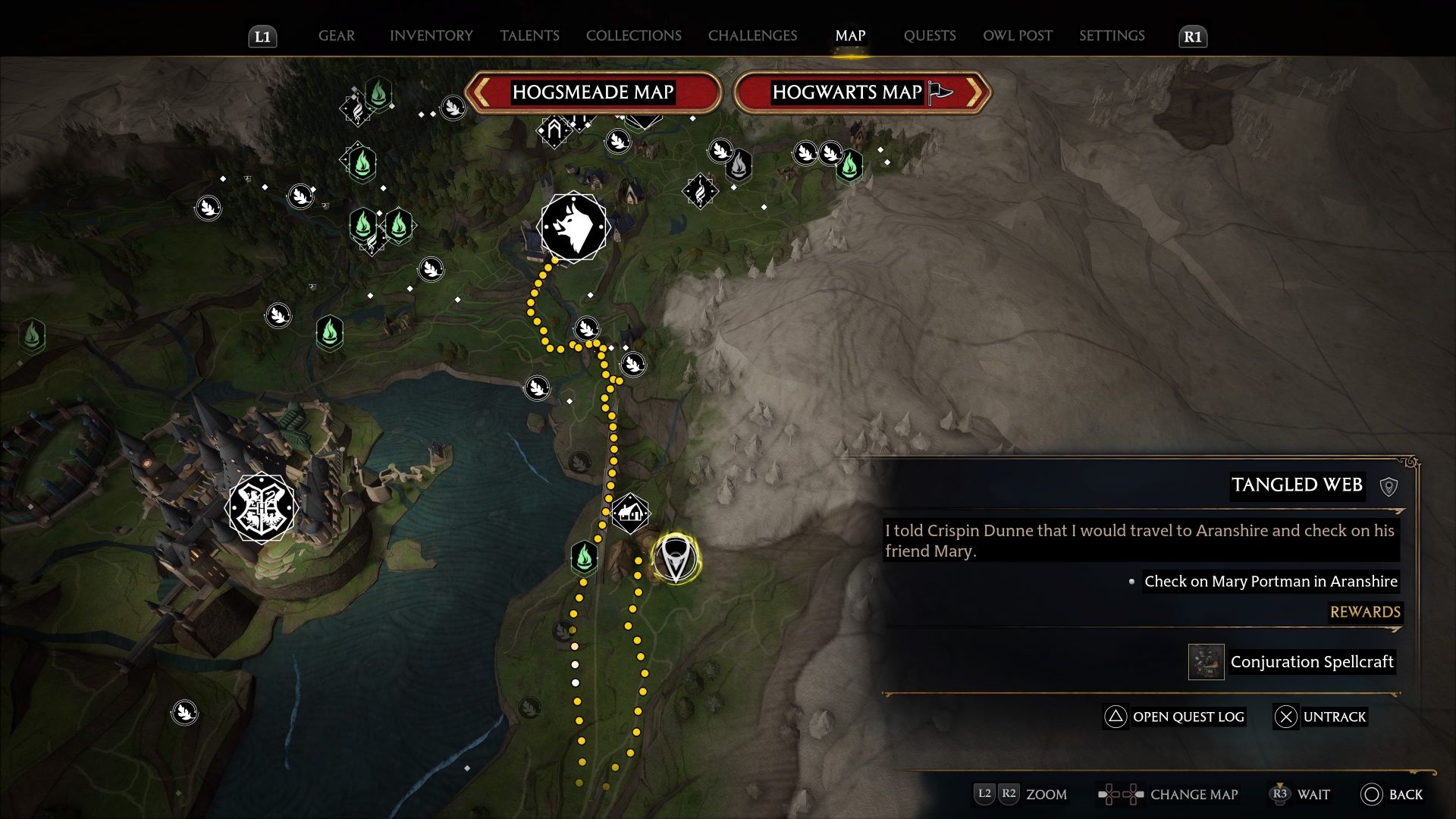Select the Hogwarts castle crest map icon
The image size is (1456, 819).
[261, 506]
